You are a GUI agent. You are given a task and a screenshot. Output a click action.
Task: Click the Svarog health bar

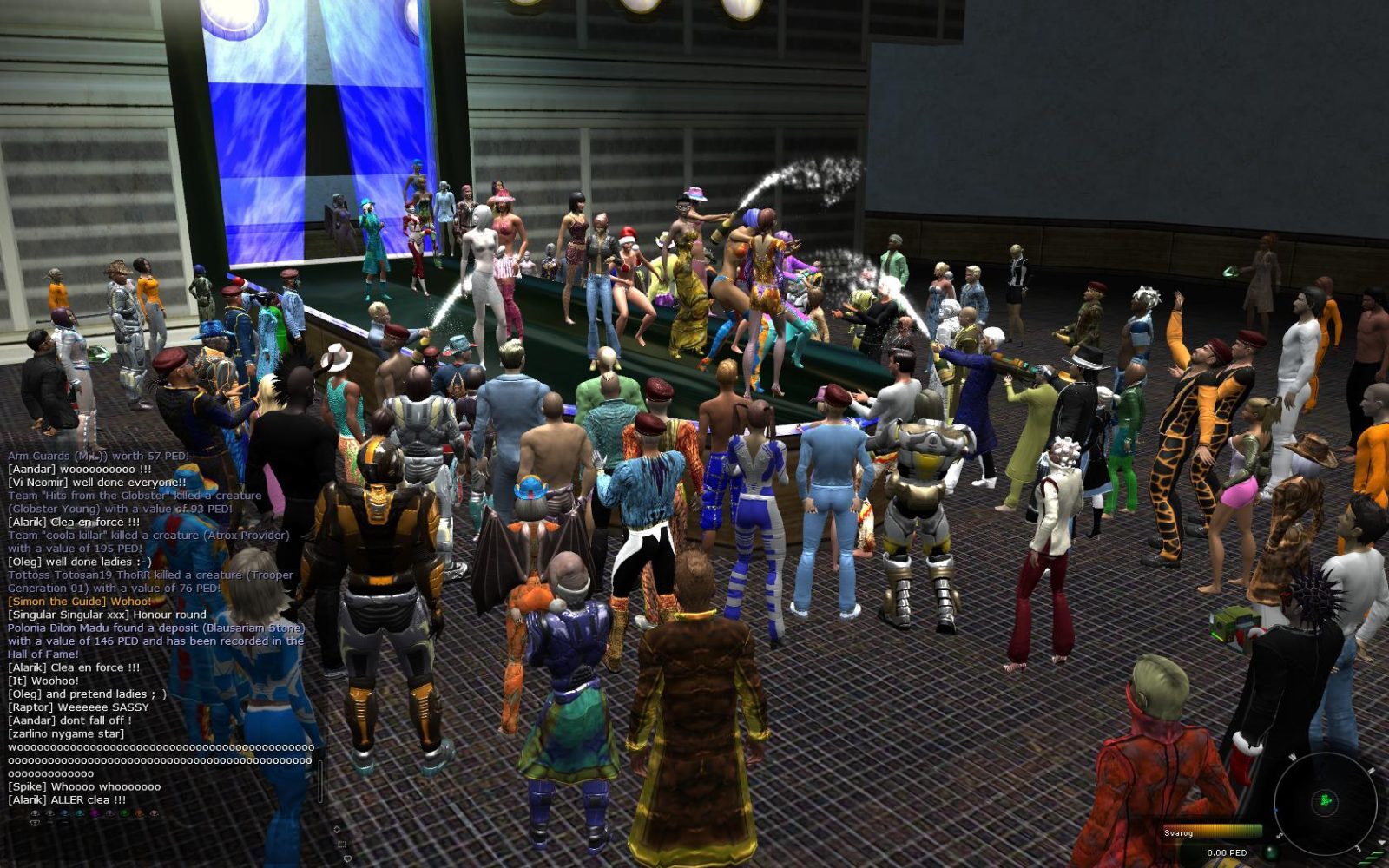coord(1212,829)
